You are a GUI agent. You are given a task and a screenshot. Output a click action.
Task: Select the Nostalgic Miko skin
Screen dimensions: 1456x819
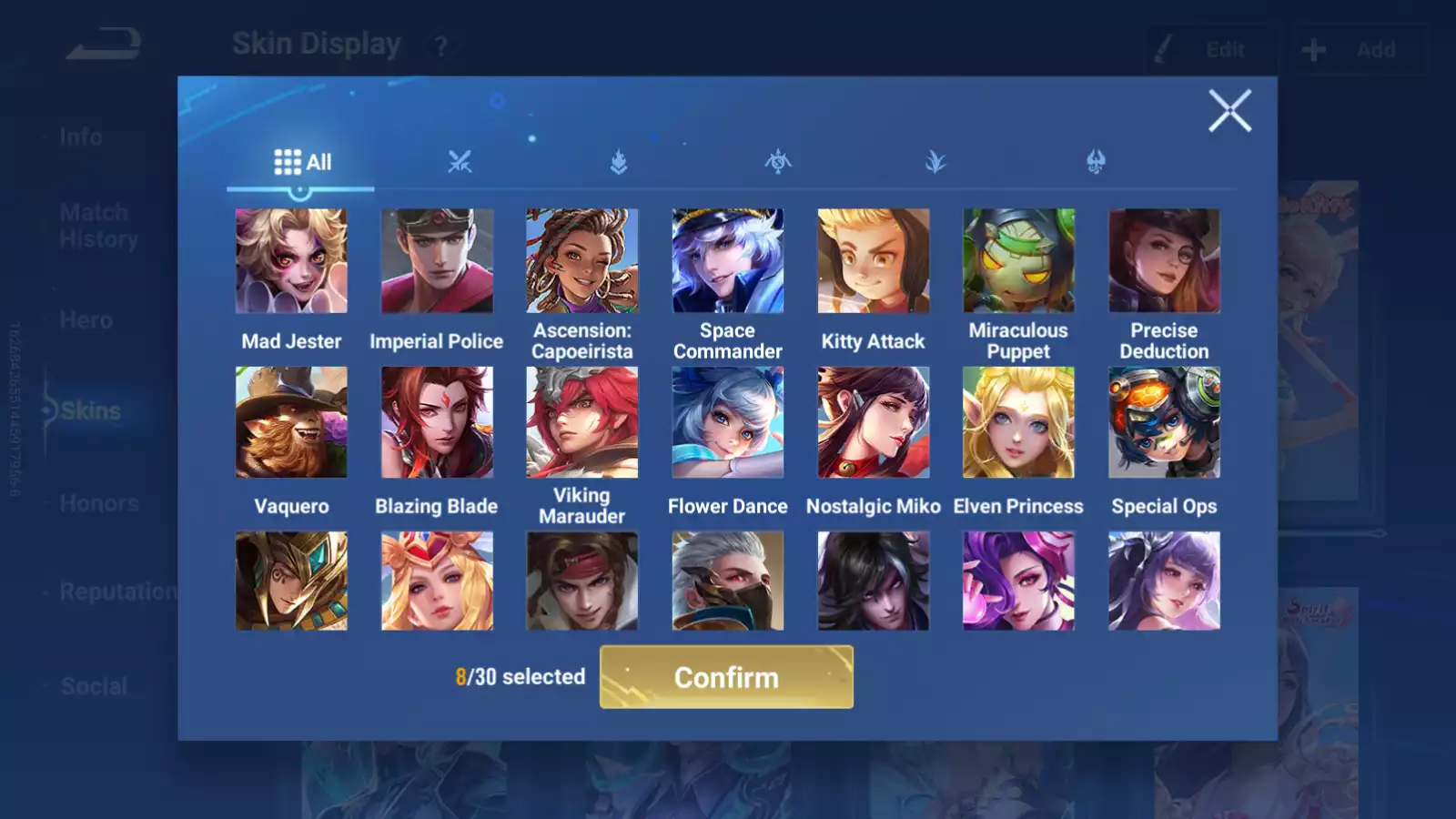(x=873, y=422)
